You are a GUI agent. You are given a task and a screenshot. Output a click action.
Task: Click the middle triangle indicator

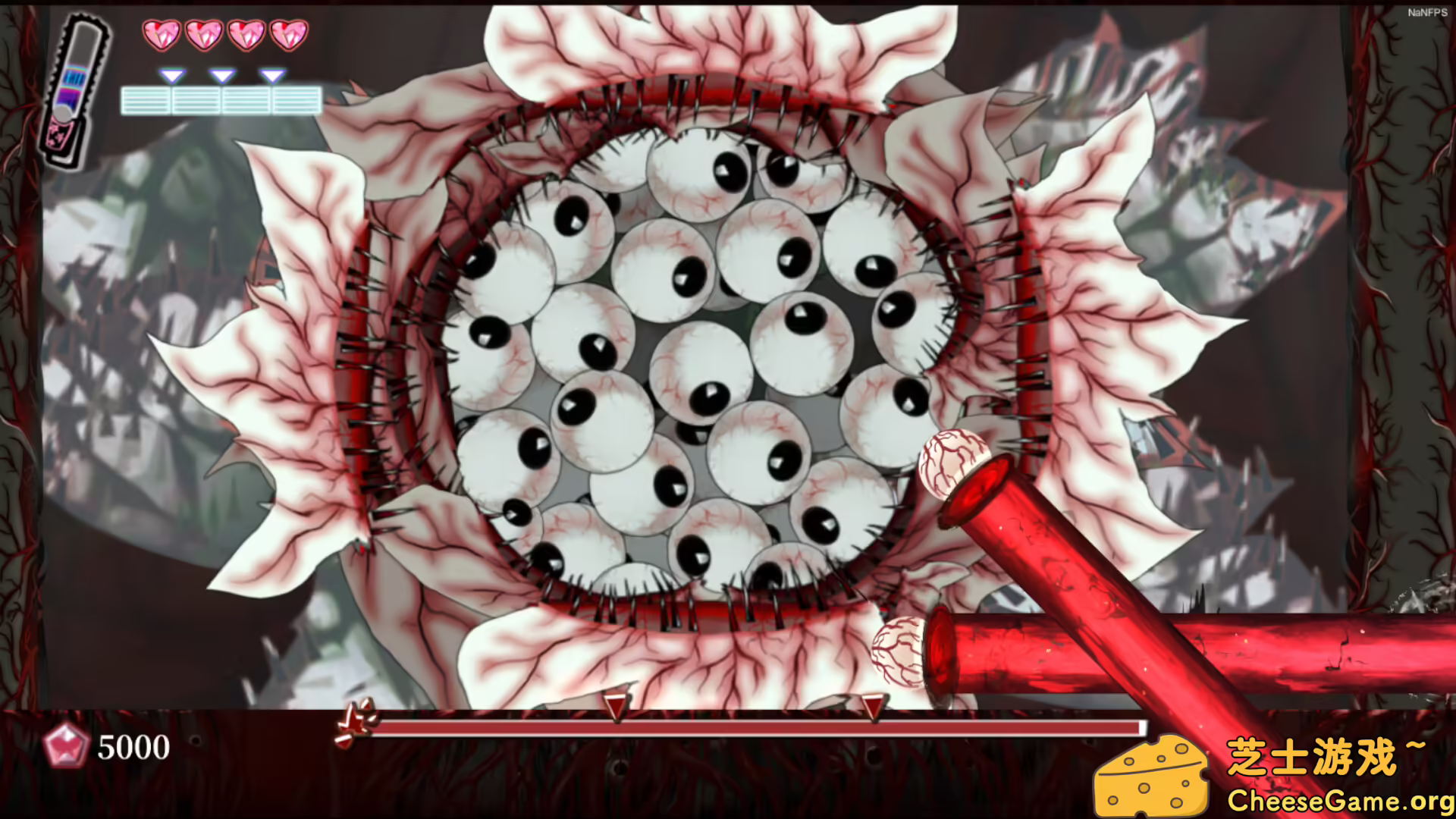point(222,74)
